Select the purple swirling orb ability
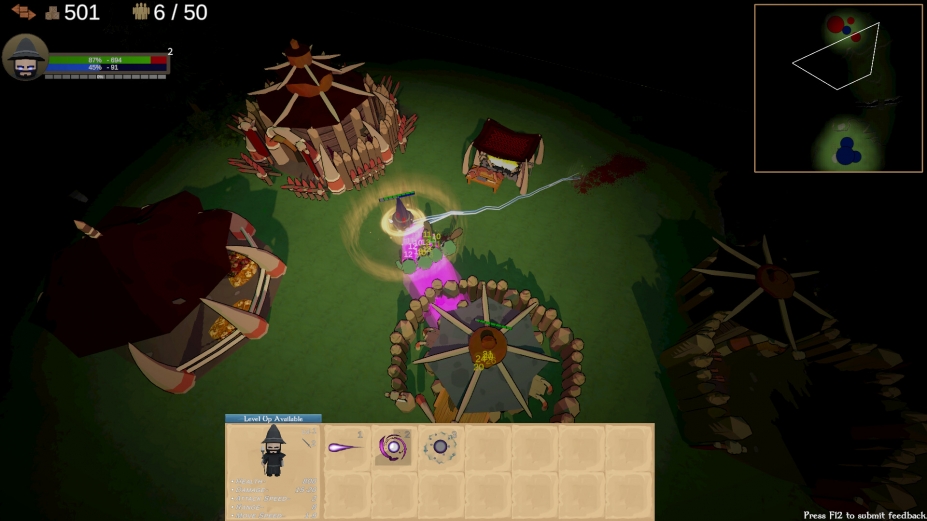Viewport: 927px width, 521px height. point(393,447)
